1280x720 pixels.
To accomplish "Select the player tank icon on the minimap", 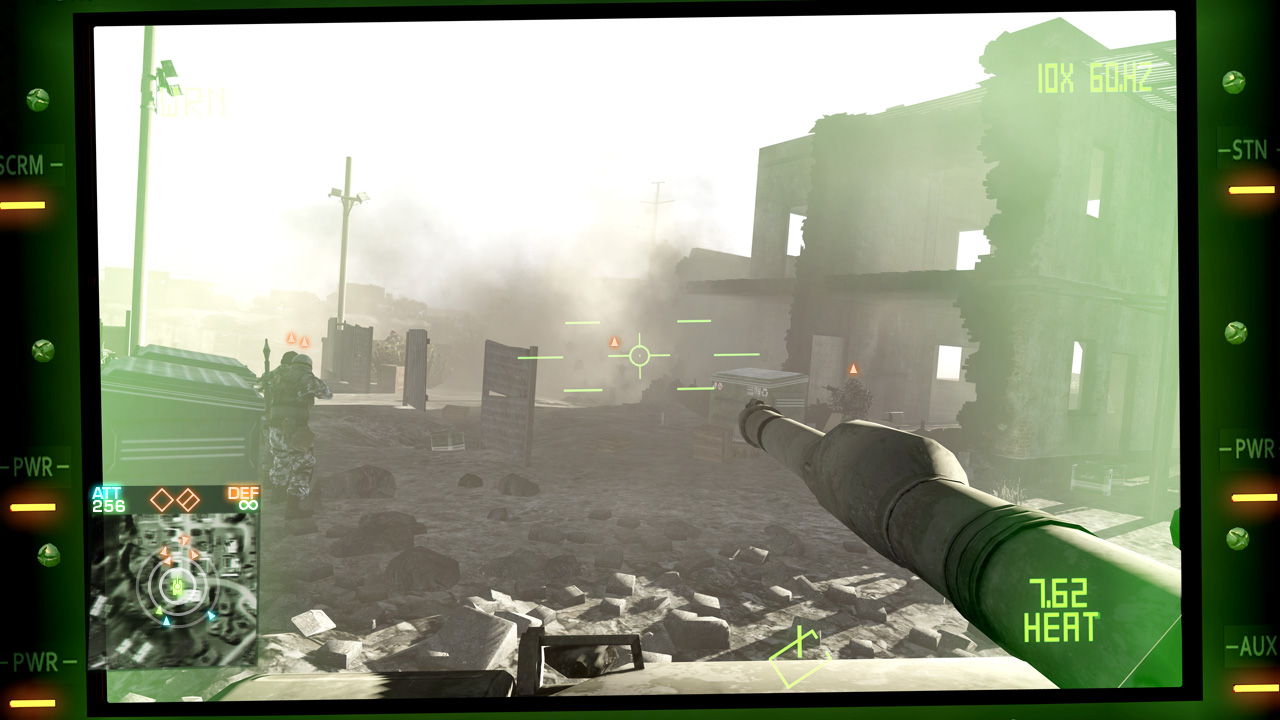I will (x=177, y=585).
